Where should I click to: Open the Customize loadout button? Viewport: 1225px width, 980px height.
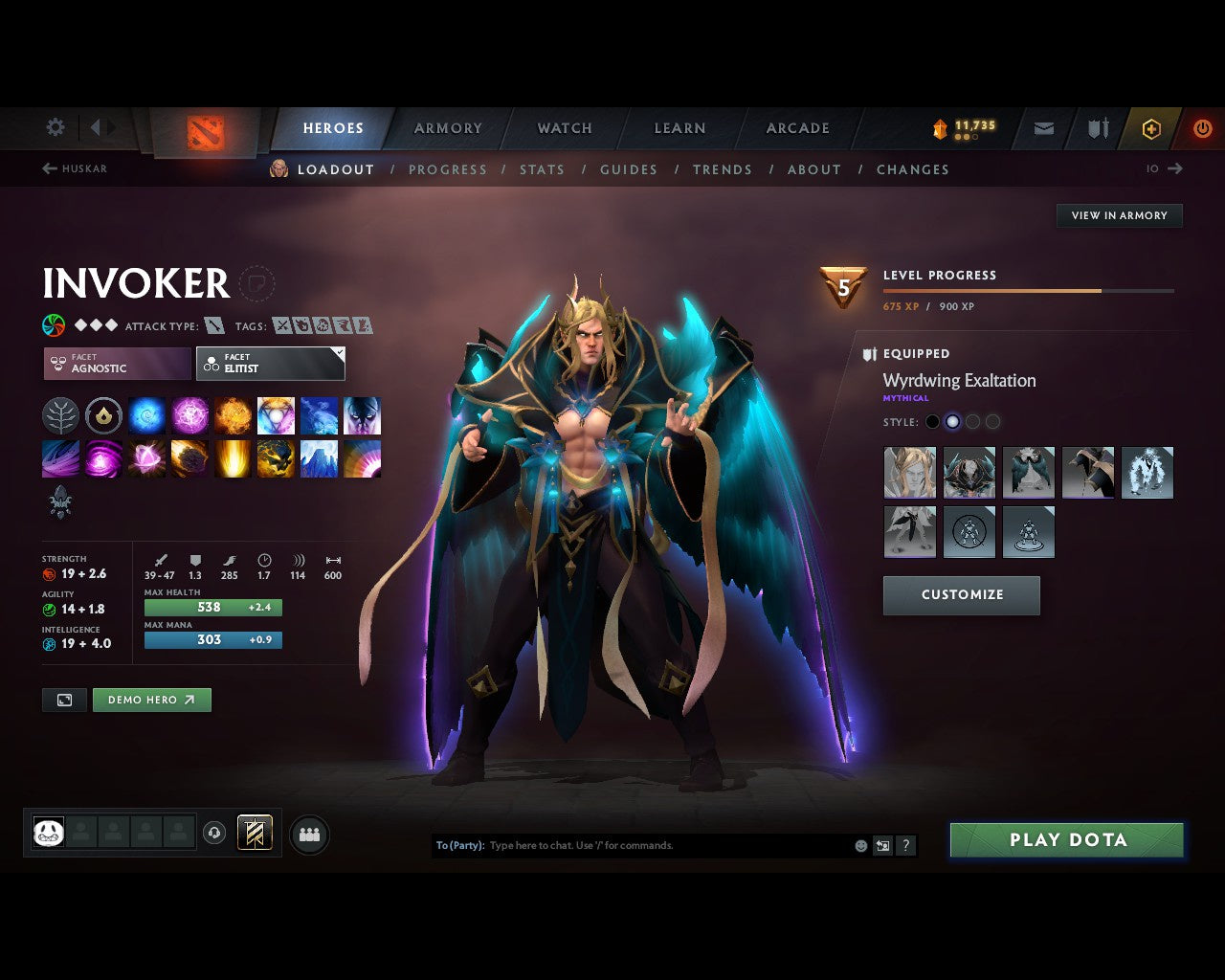[x=961, y=594]
